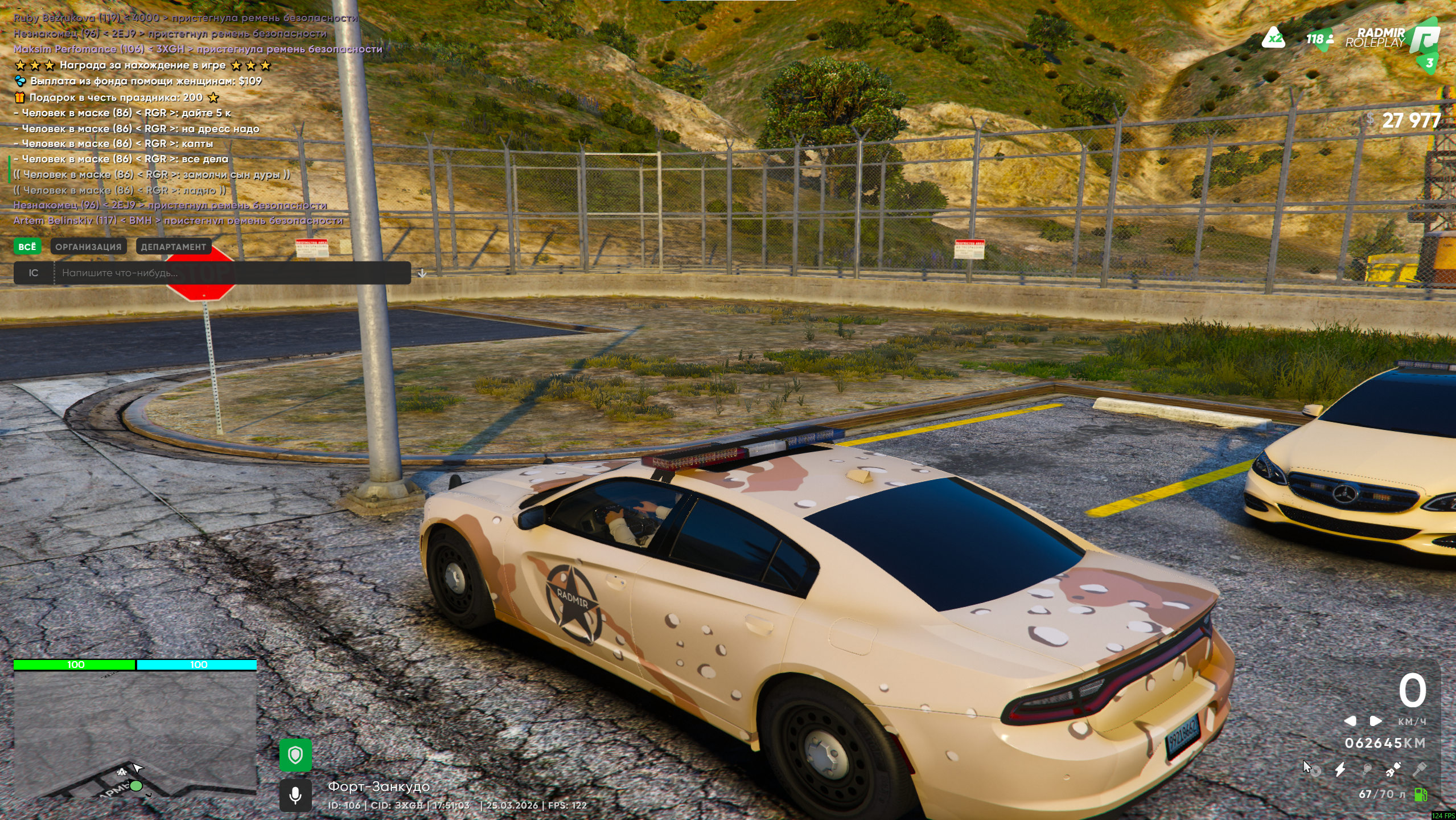Activate the right turn signal arrow
Viewport: 1456px width, 820px height.
coord(1375,721)
